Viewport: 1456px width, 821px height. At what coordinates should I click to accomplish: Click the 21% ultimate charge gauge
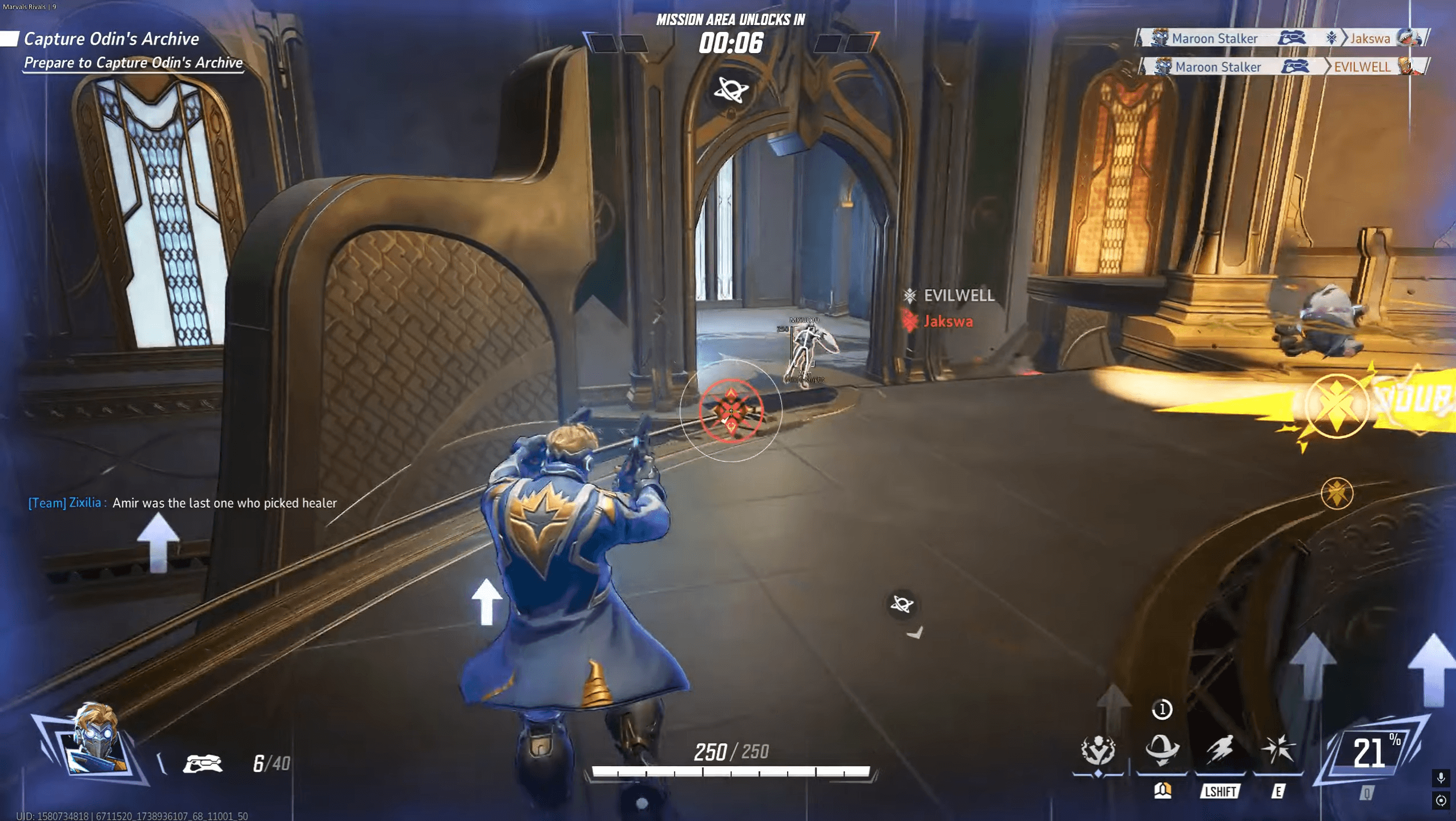pyautogui.click(x=1373, y=753)
